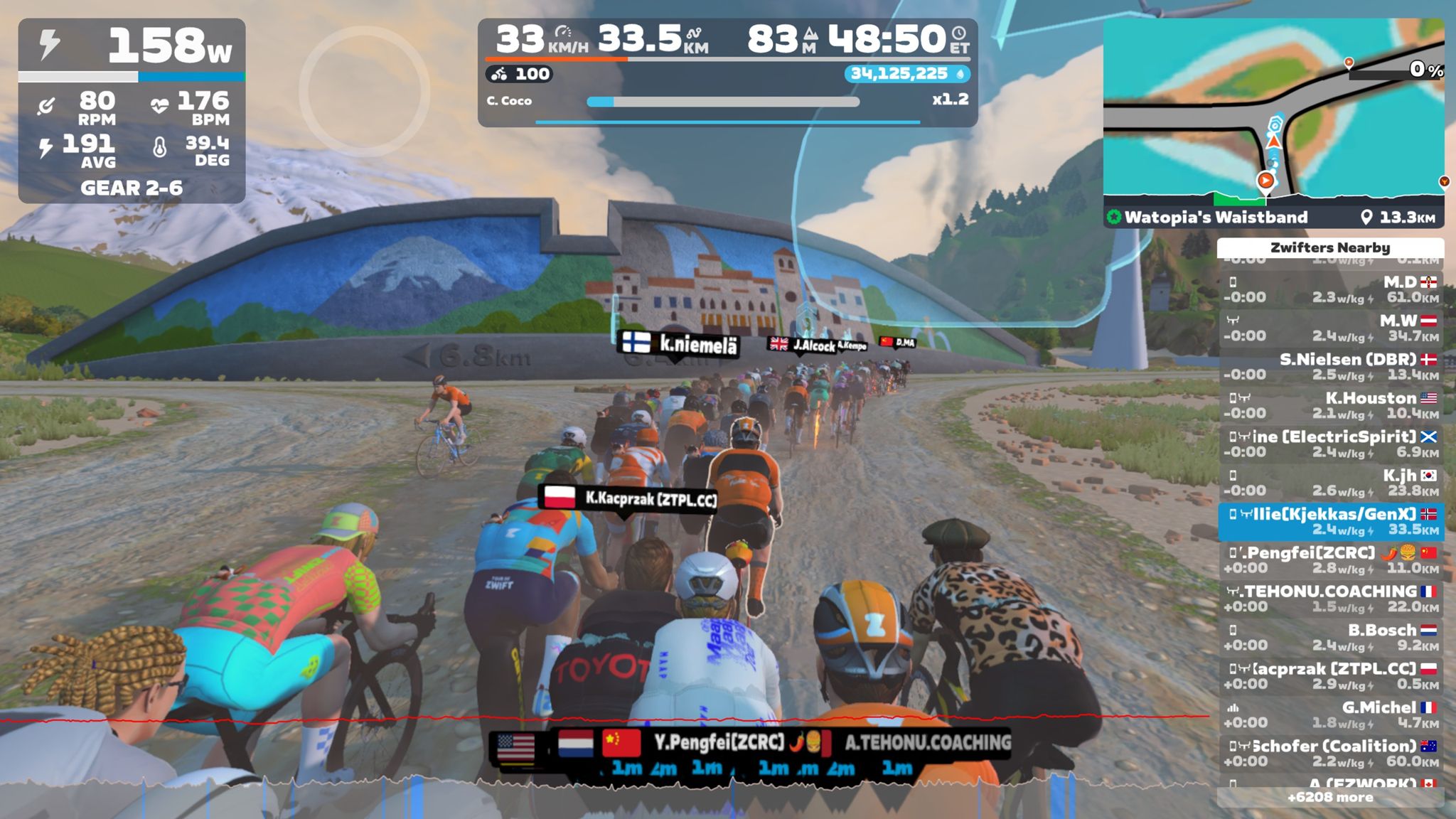Pick B.Bosch in the nearby list
Screen dimensions: 1456x819
click(x=1330, y=638)
